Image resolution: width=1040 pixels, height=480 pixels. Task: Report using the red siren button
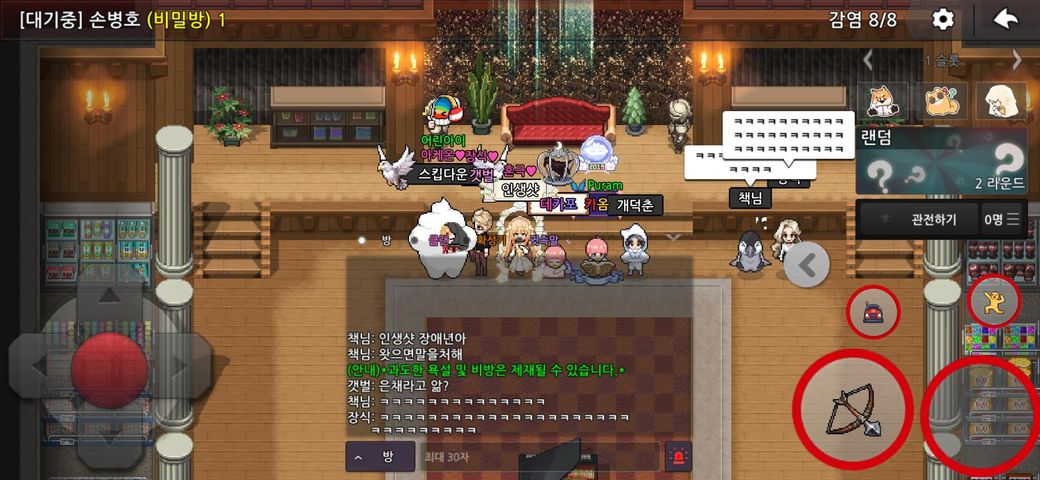tap(679, 456)
